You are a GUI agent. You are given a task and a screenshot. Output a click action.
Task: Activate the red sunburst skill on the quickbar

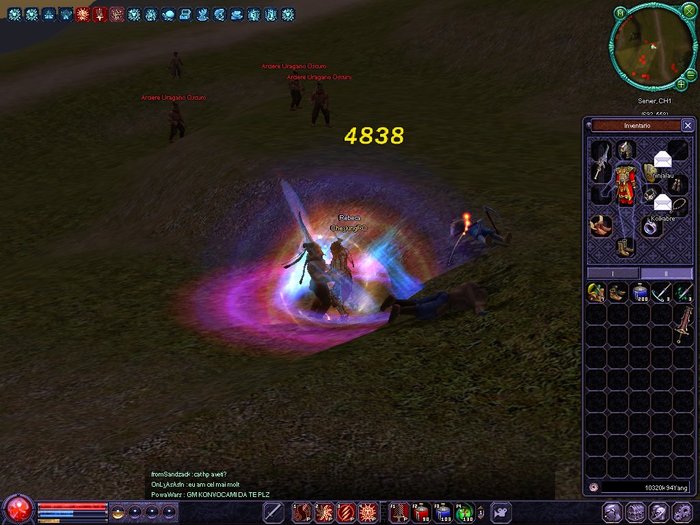coord(368,513)
